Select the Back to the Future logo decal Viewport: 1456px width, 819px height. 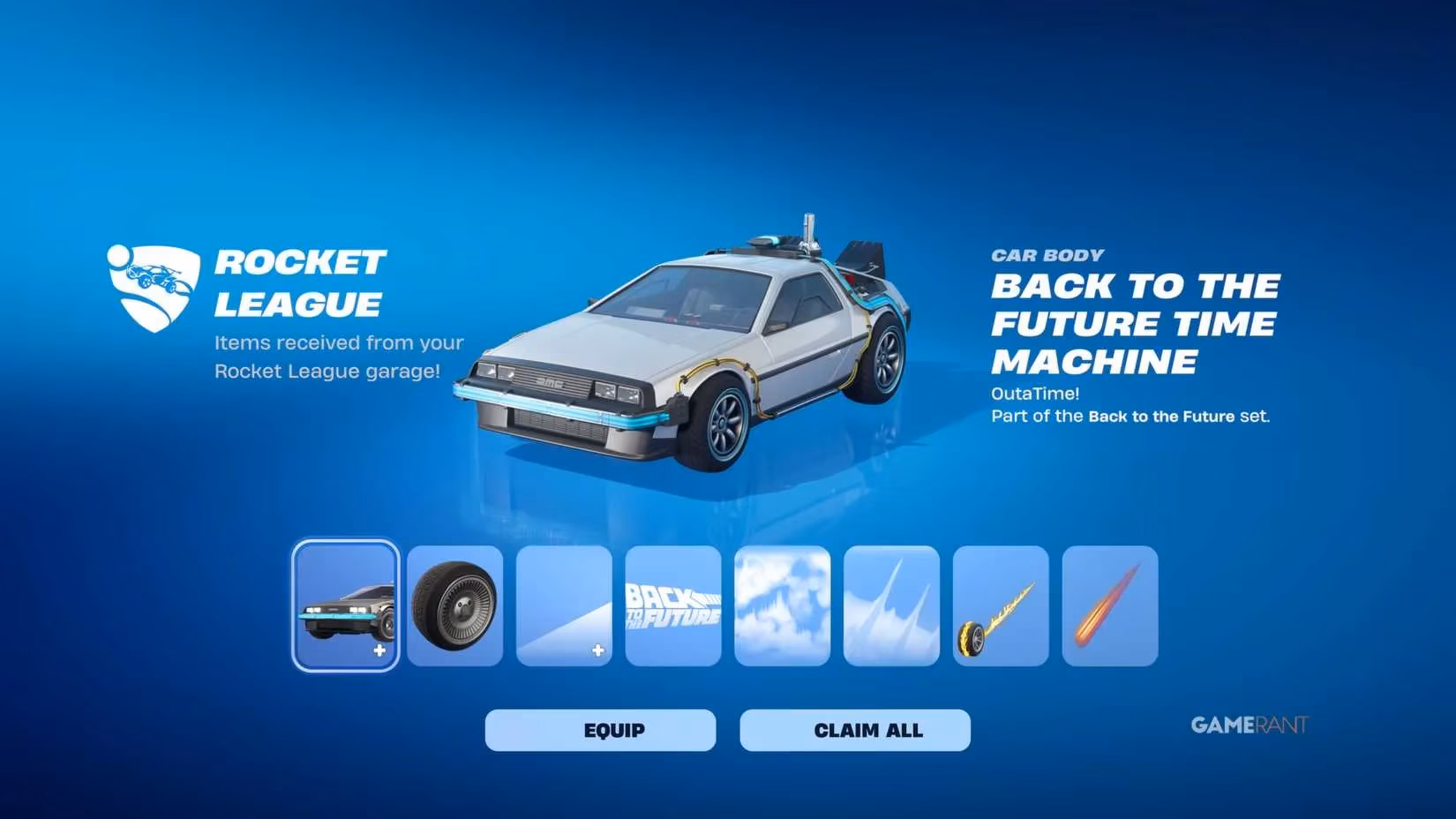pyautogui.click(x=673, y=605)
